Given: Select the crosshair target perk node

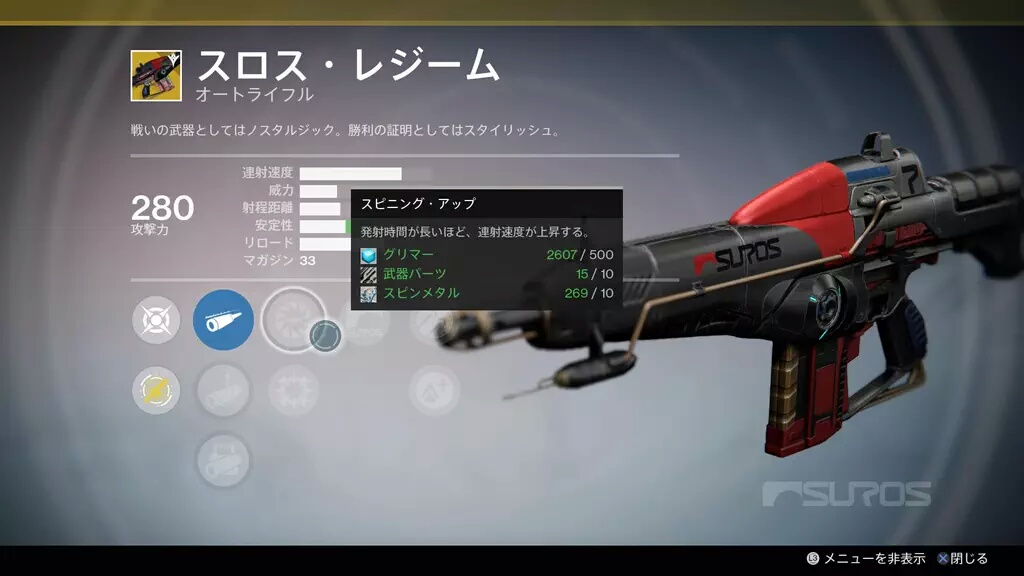Looking at the screenshot, I should [x=156, y=320].
